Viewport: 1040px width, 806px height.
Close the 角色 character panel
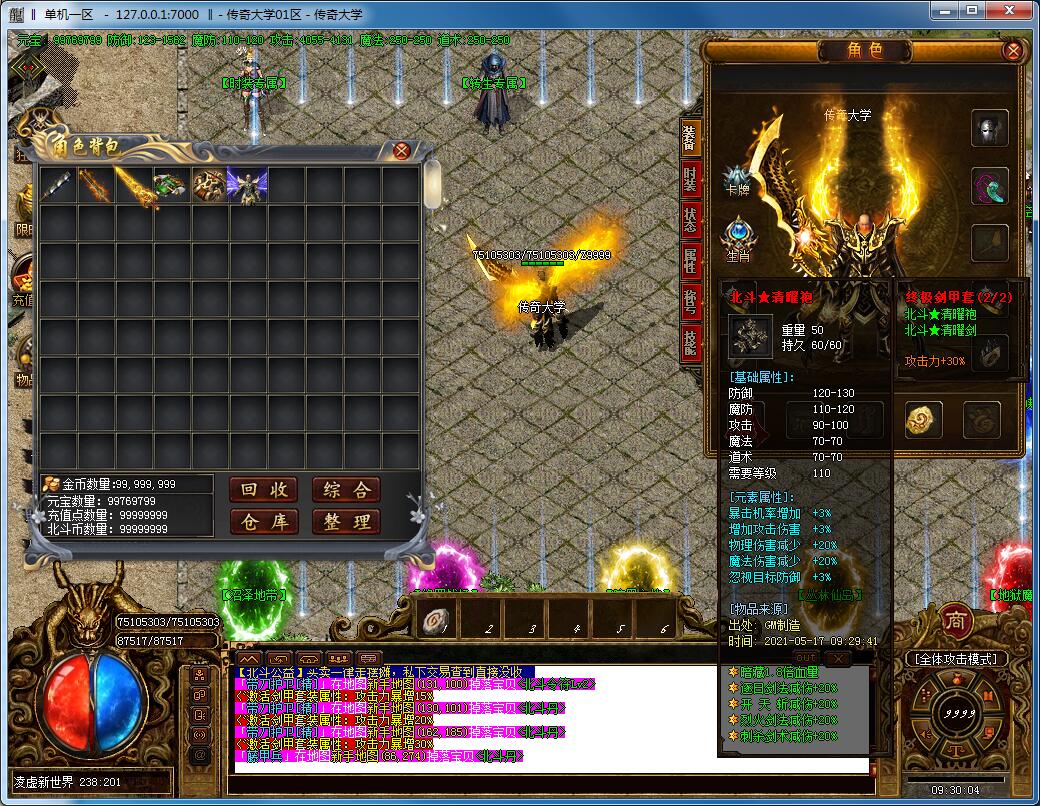tap(1013, 50)
